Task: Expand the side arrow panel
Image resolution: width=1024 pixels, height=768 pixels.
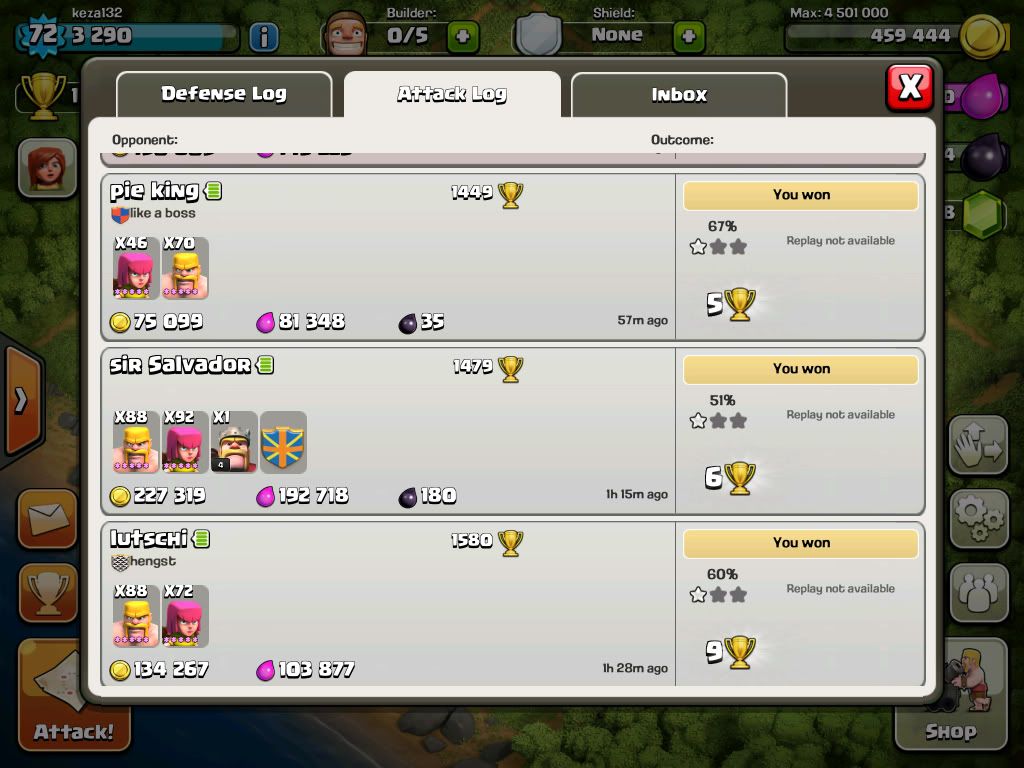Action: [21, 400]
